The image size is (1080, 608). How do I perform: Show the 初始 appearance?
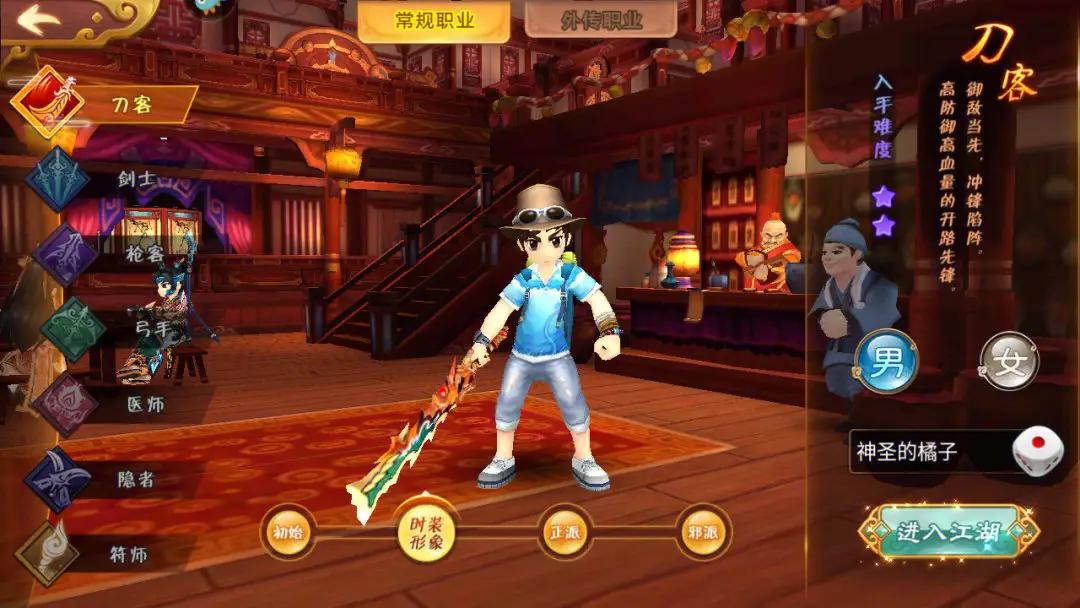pos(288,531)
